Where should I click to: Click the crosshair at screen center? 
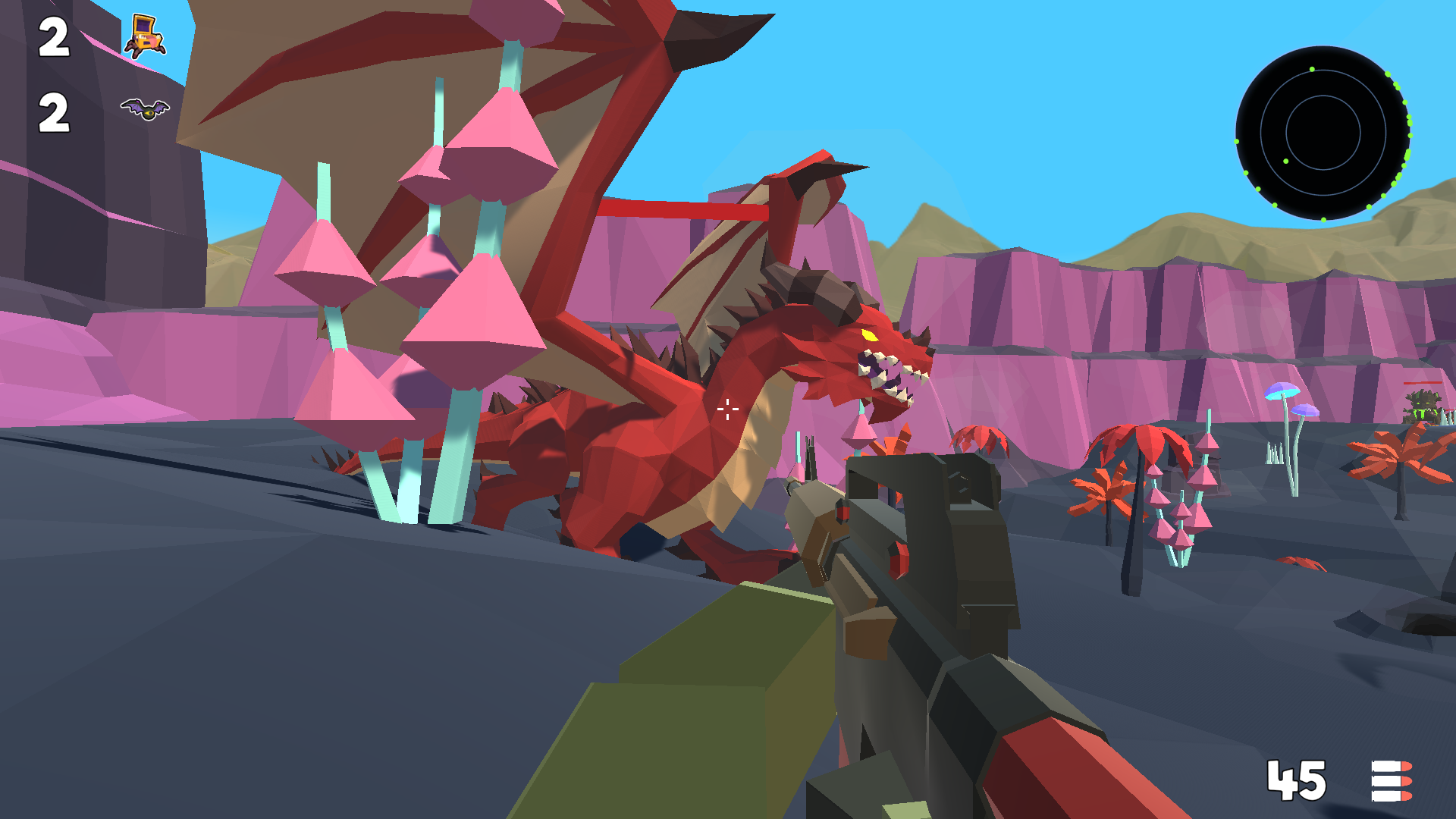click(x=726, y=409)
